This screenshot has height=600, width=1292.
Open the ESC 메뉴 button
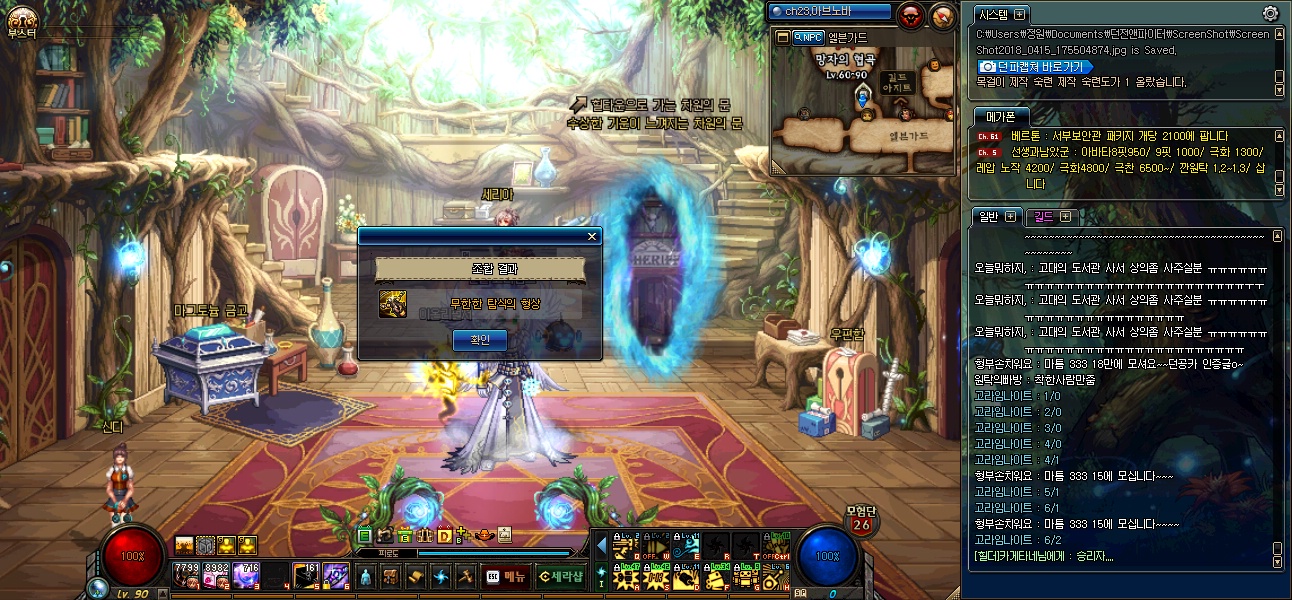[506, 576]
